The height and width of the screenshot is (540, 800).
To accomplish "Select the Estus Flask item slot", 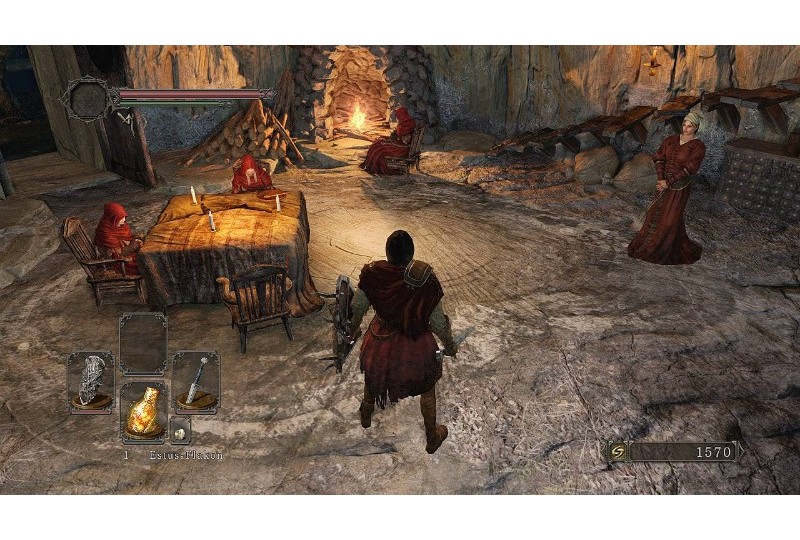I will coord(143,412).
